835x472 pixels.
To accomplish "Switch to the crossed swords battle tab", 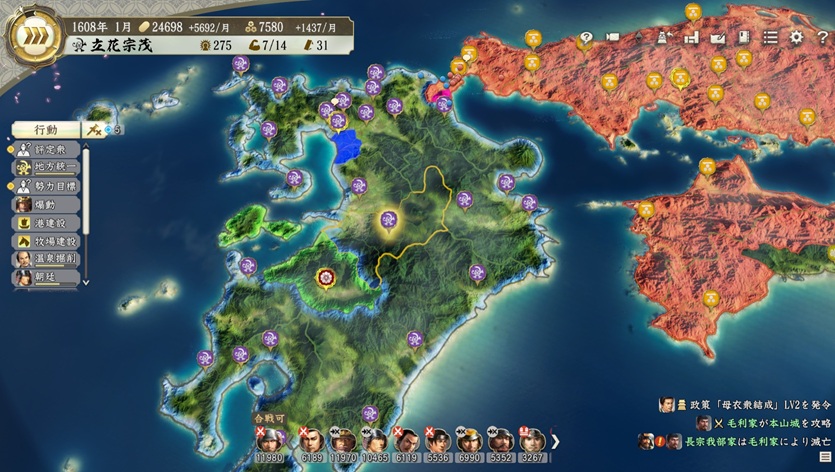I will coord(97,129).
